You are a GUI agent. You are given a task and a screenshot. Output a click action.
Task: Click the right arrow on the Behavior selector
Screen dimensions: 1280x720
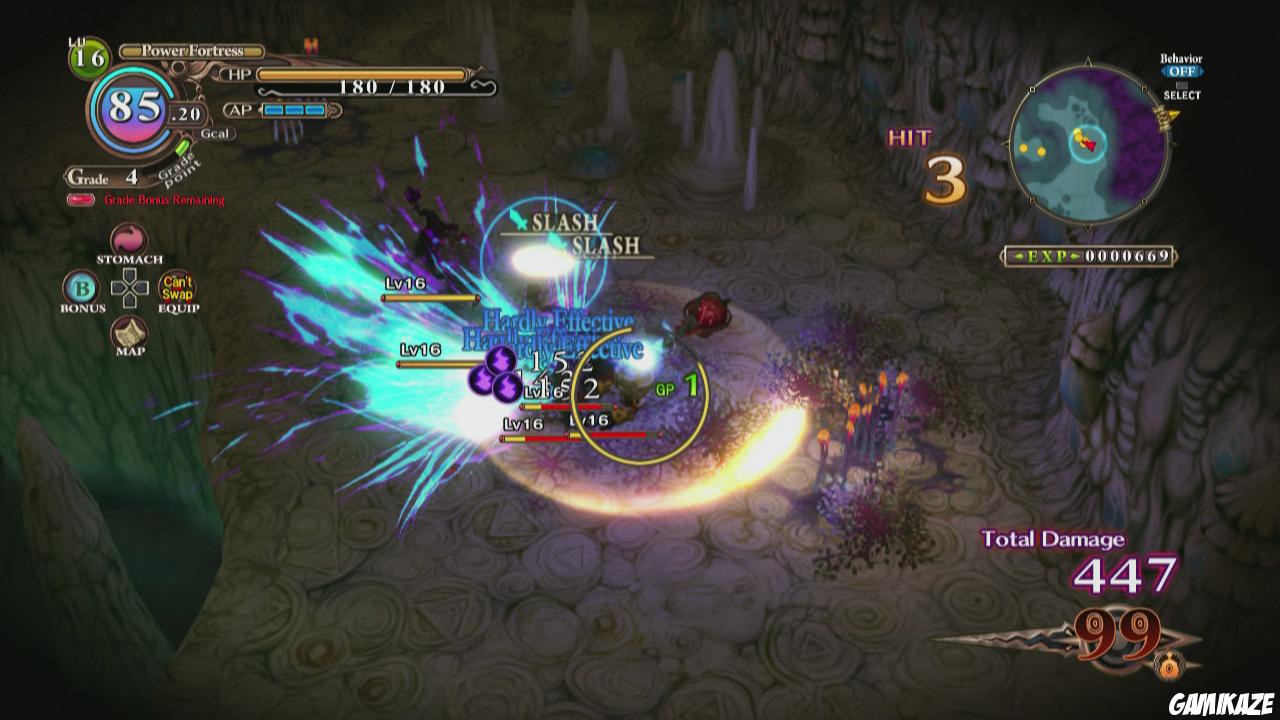[1202, 69]
